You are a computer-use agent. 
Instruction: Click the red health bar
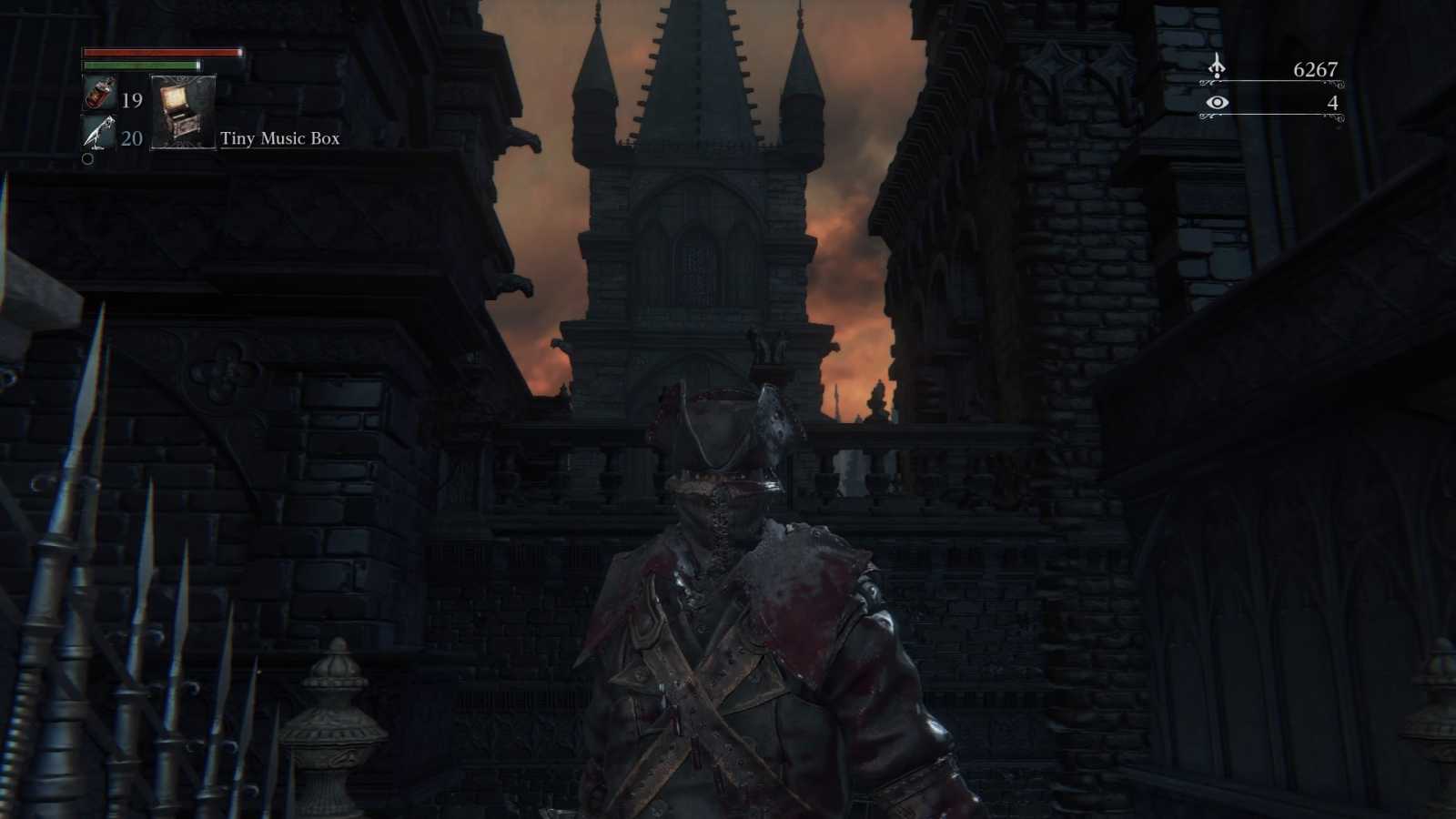point(162,53)
